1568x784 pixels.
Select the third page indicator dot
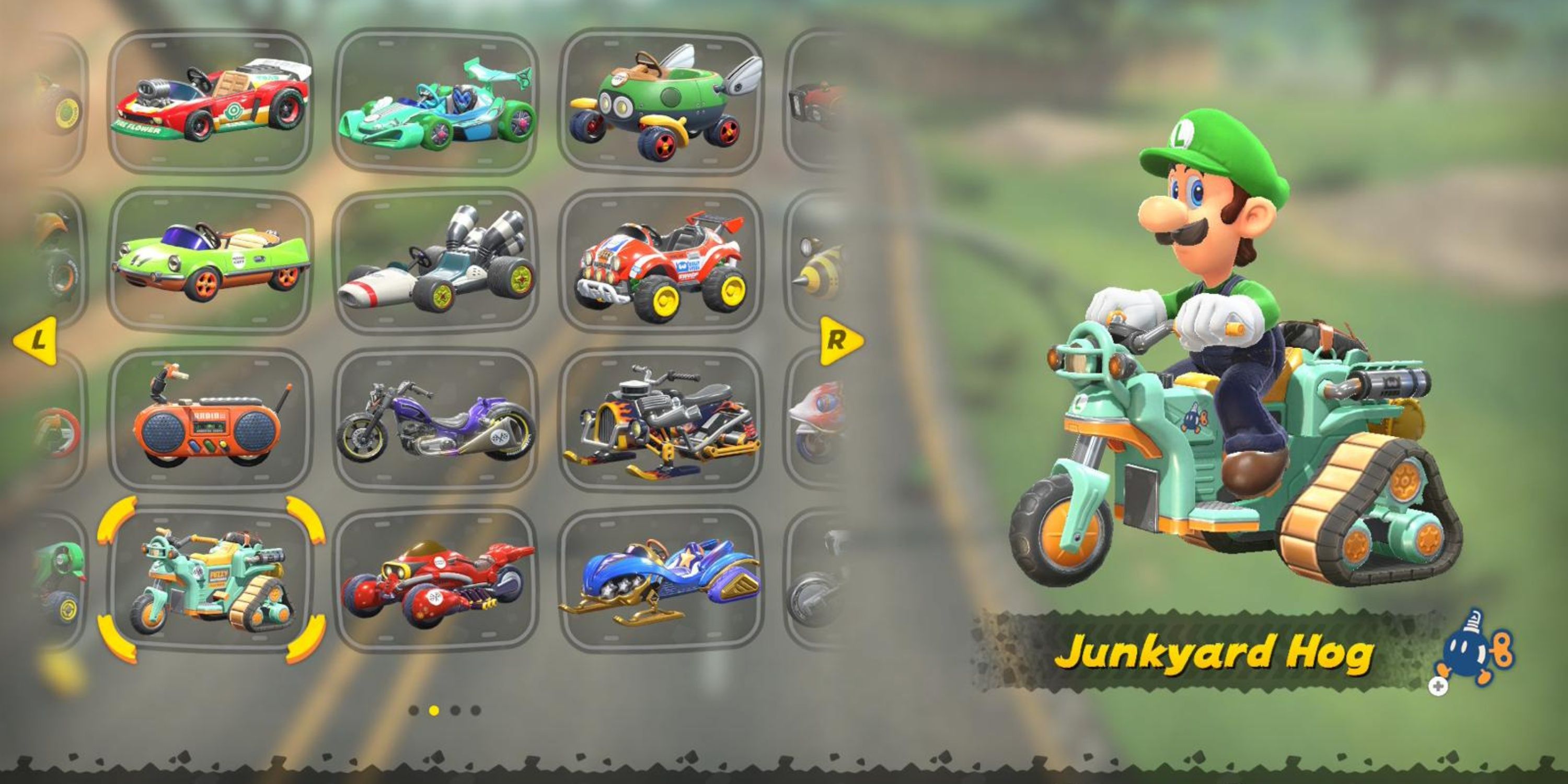454,711
